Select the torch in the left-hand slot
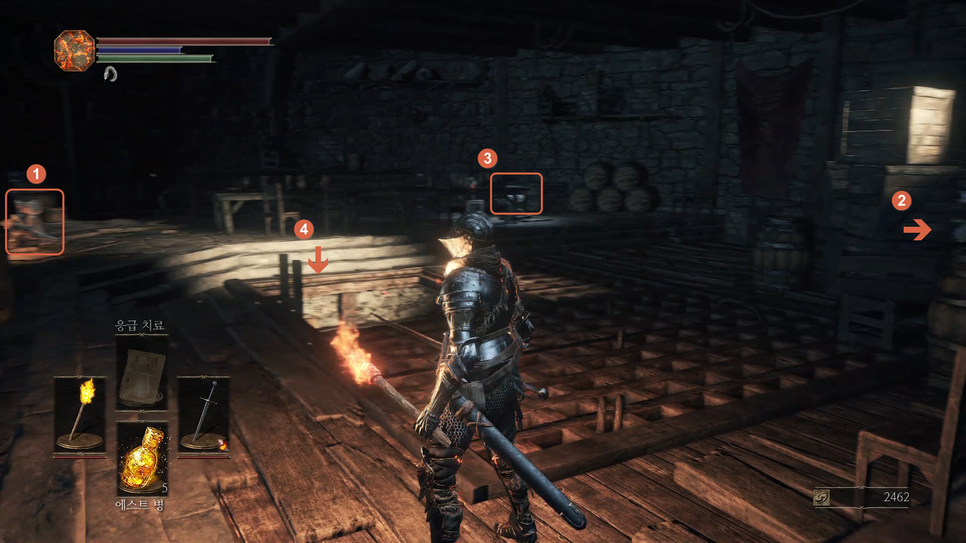Screen dimensions: 966x543 tap(80, 416)
